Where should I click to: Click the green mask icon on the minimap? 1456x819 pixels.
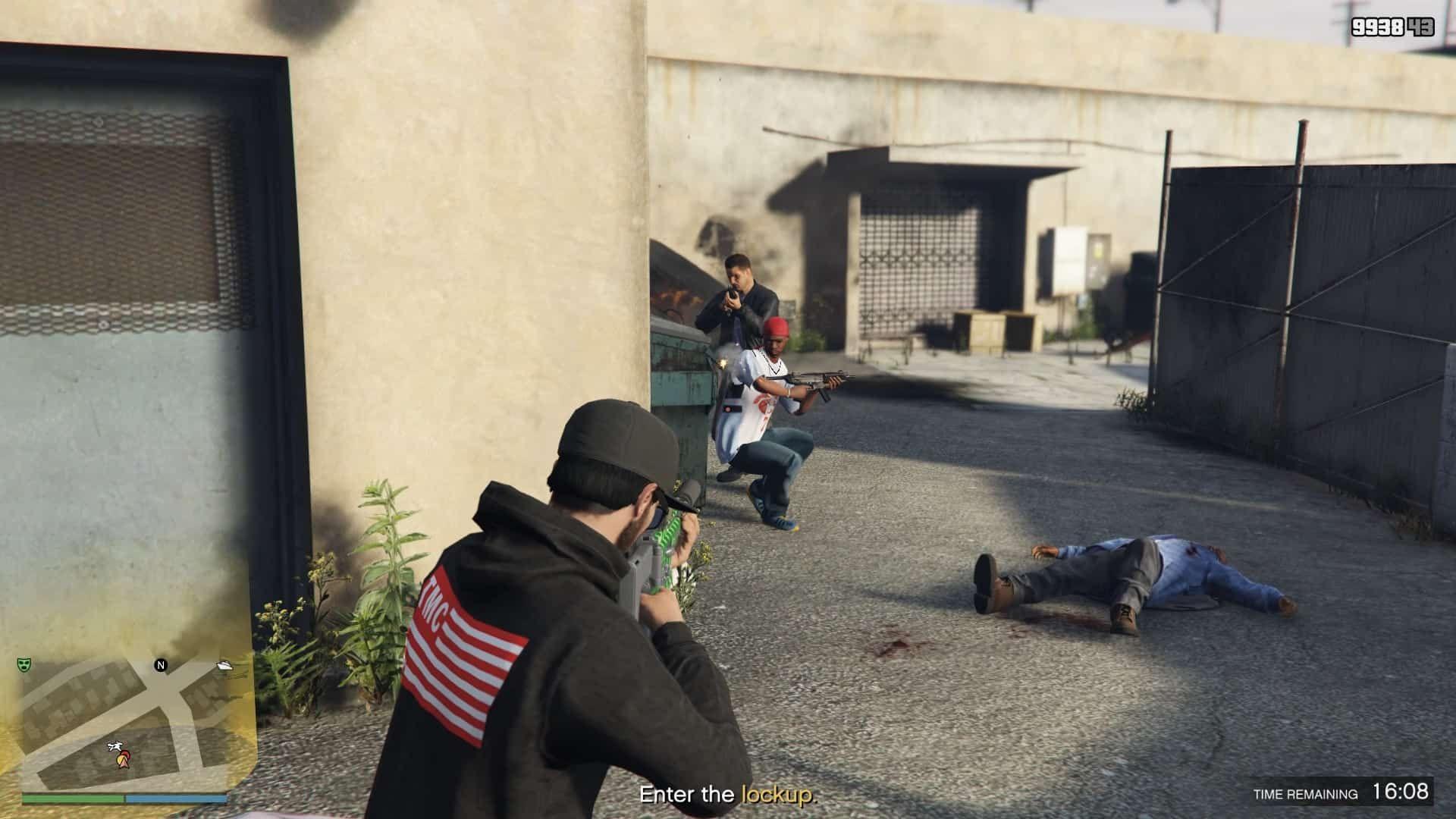(x=24, y=665)
